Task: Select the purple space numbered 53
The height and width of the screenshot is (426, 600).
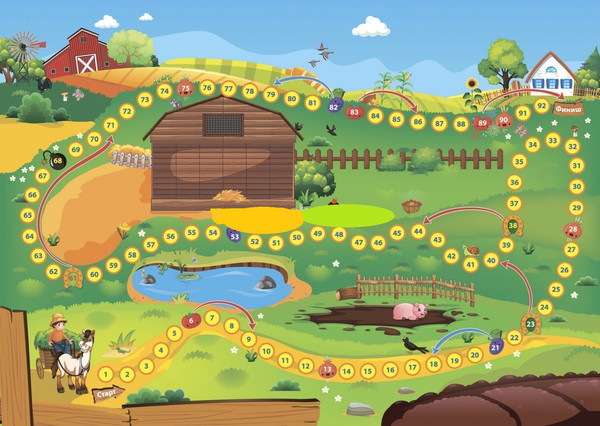Action: 233,236
